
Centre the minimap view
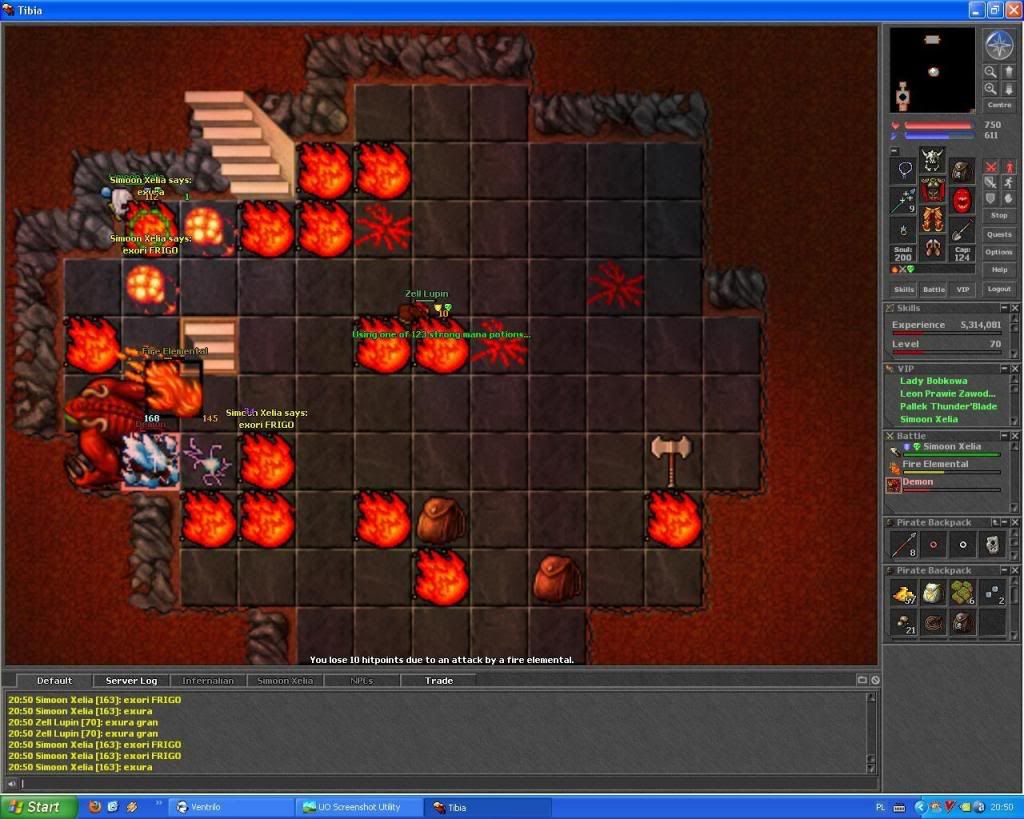(999, 105)
